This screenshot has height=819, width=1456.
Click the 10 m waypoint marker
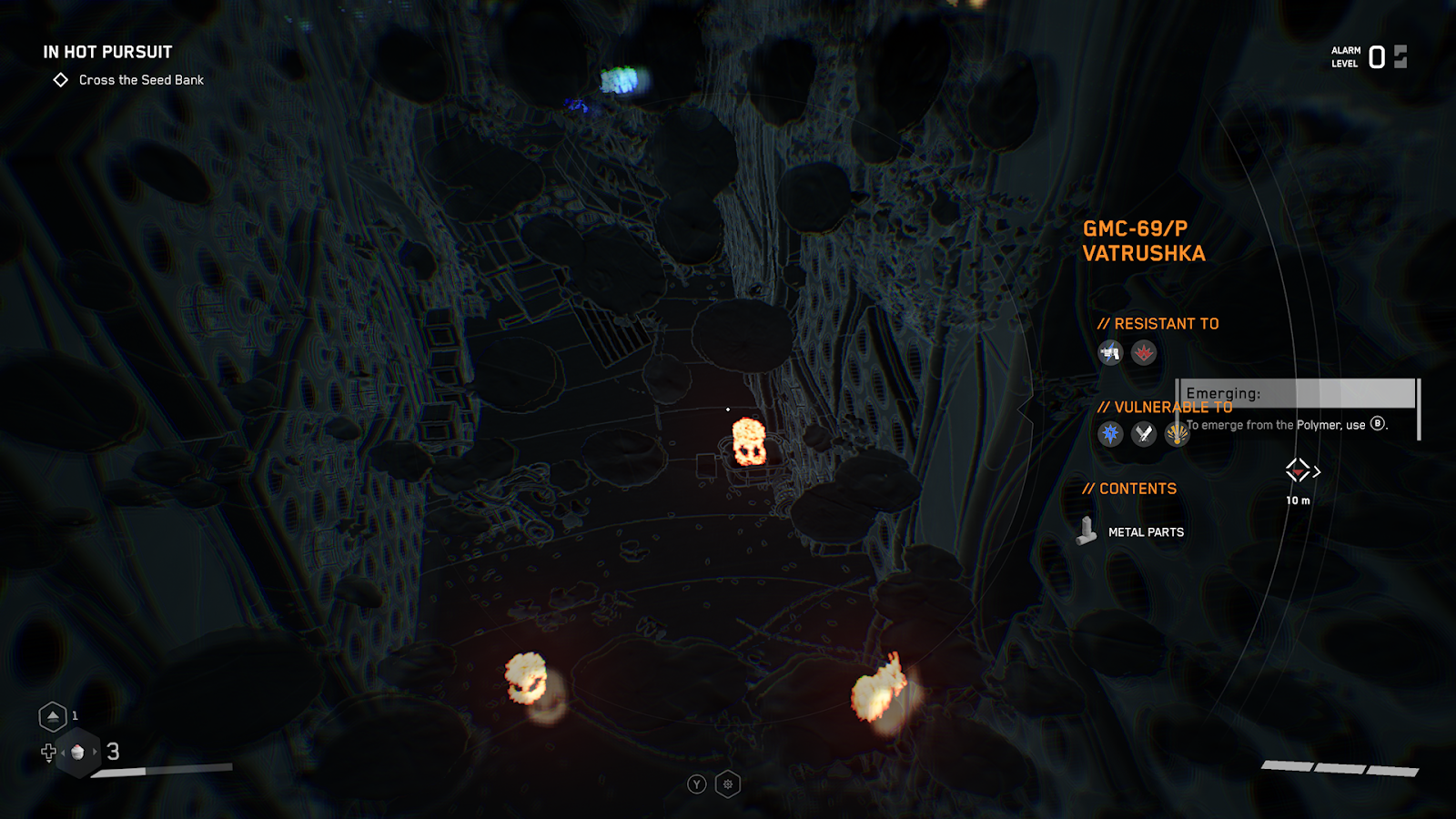tap(1299, 471)
